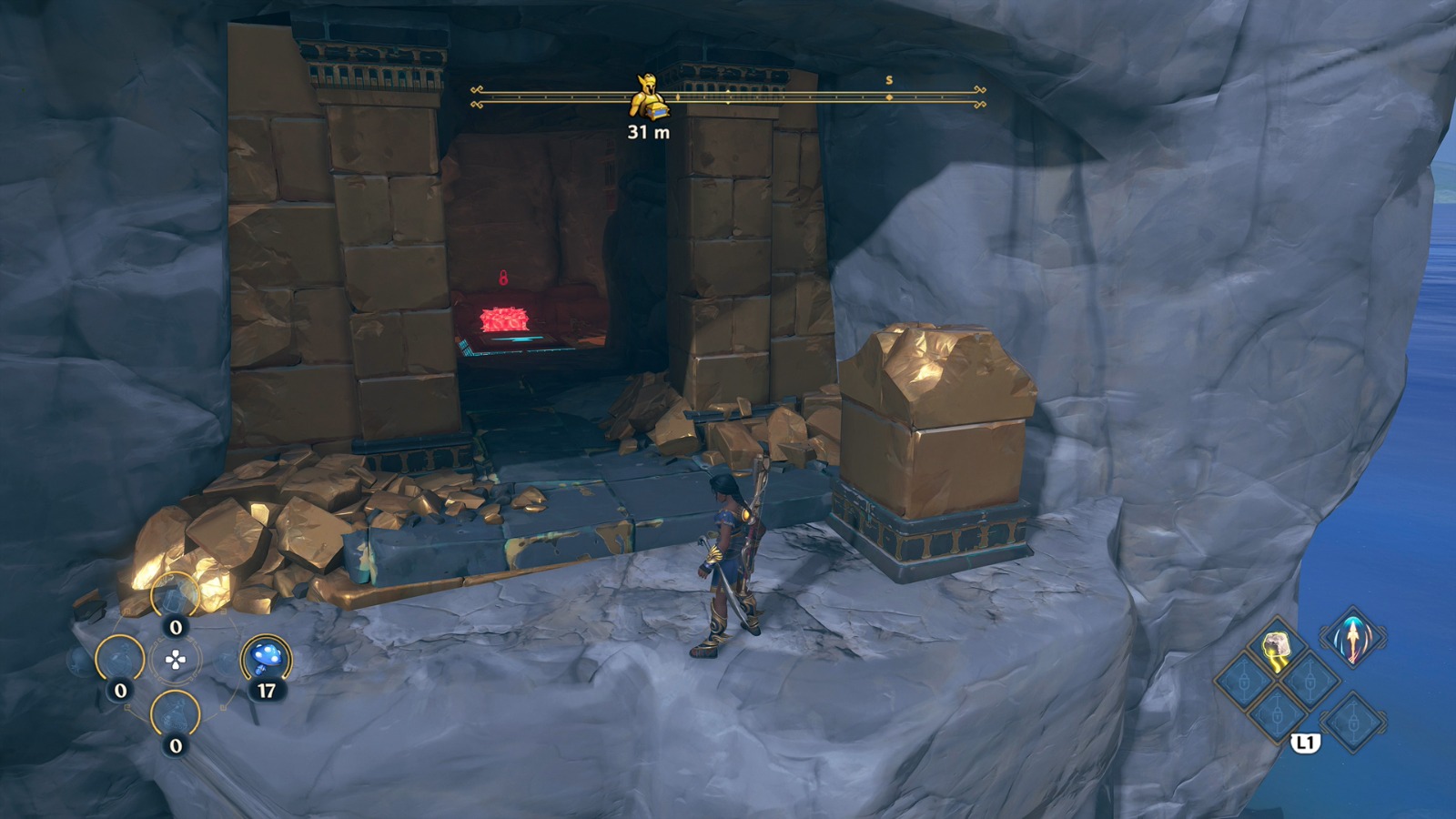Toggle the highlighted telekinesis power active state
The height and width of the screenshot is (819, 1456).
tap(1277, 646)
